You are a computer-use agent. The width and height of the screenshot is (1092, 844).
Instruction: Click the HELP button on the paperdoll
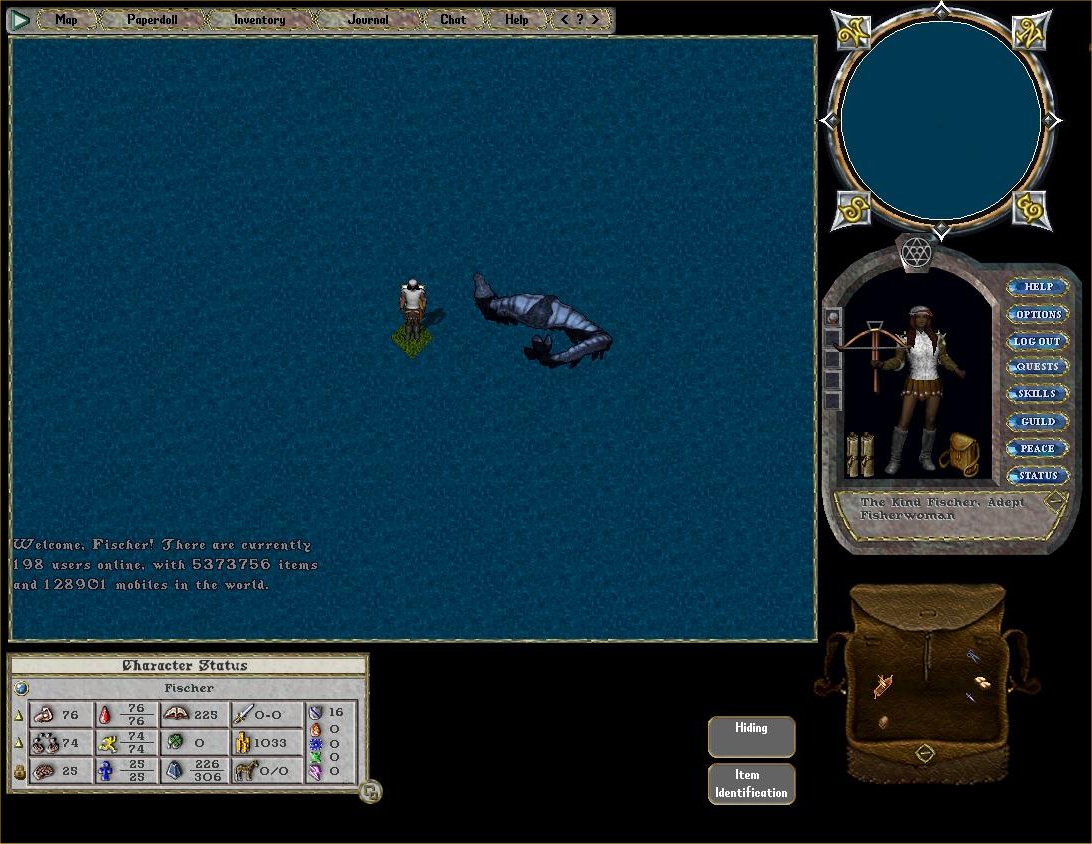[x=1038, y=287]
